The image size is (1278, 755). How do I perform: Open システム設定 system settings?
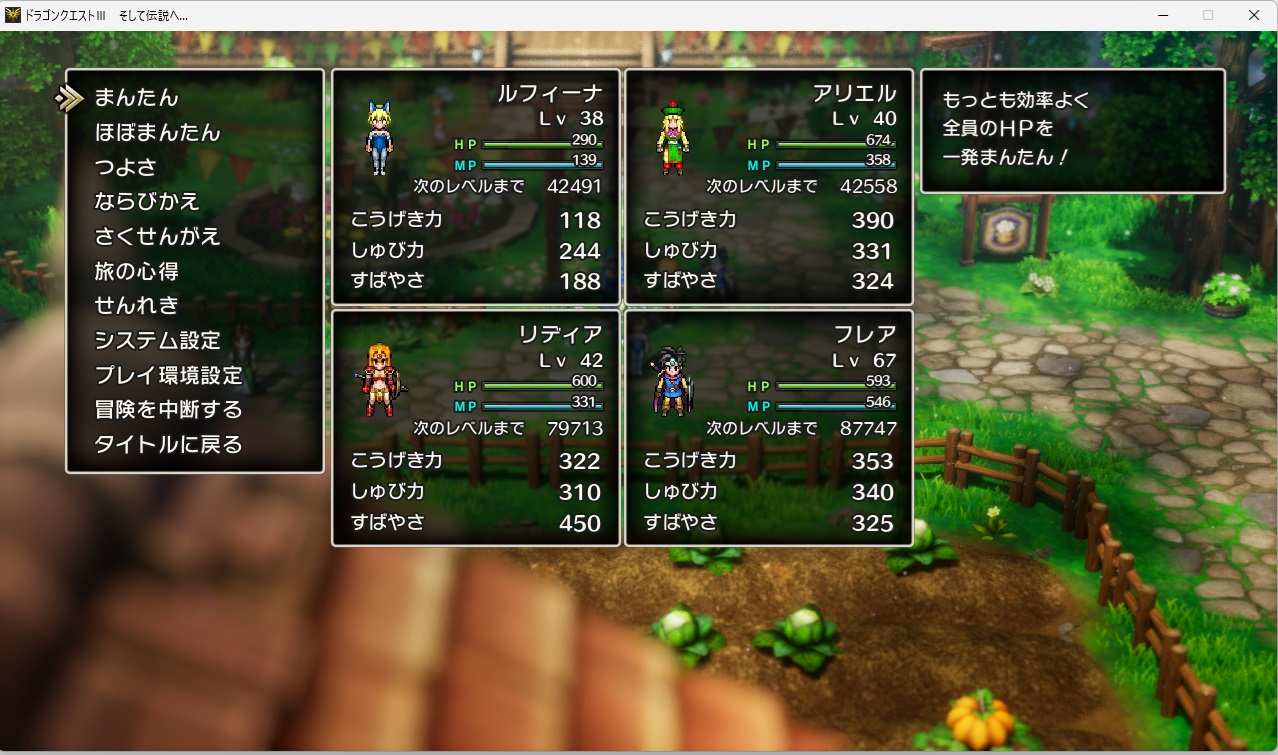point(157,340)
